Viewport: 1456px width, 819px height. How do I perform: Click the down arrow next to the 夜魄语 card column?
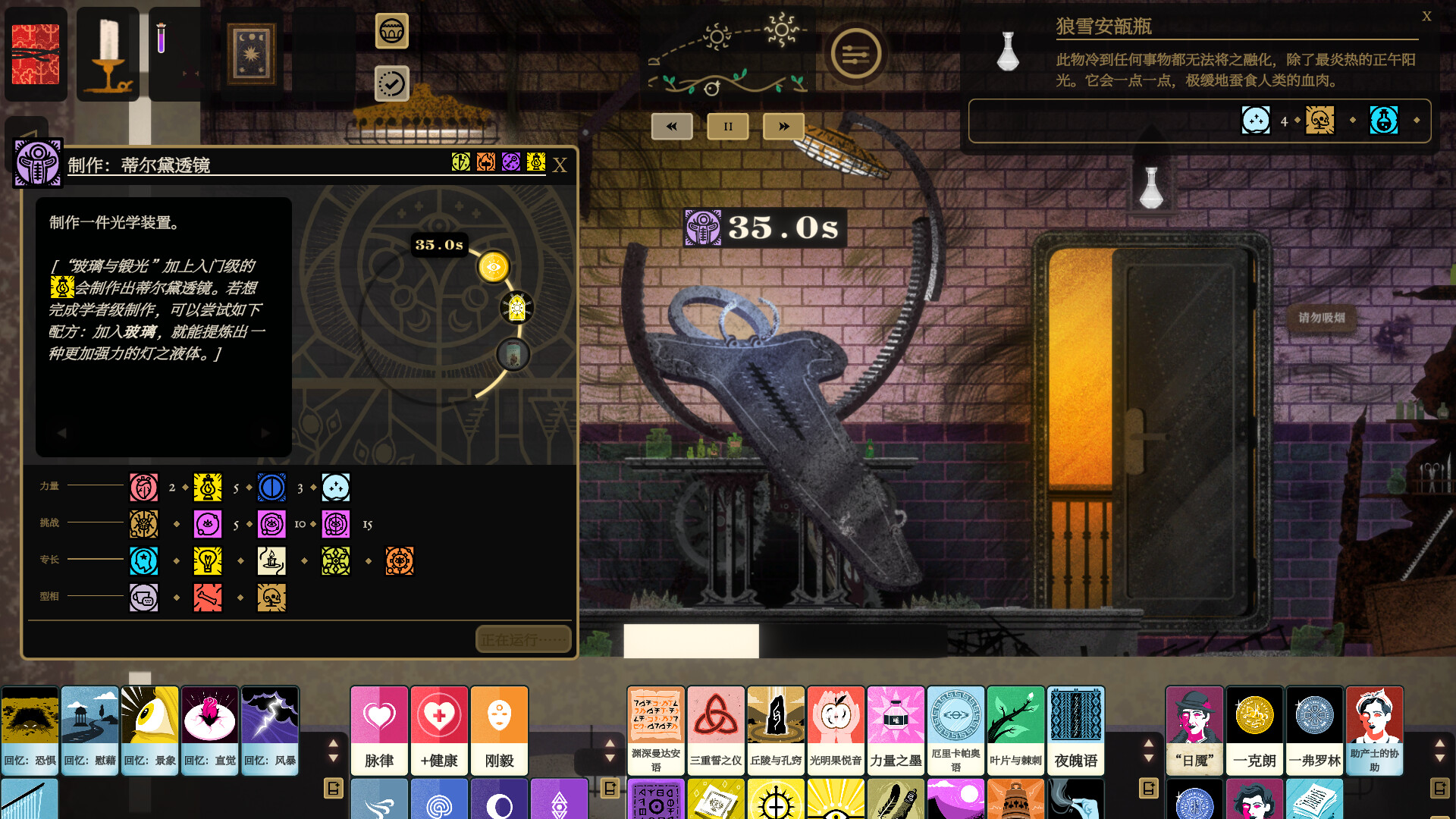tap(1147, 756)
